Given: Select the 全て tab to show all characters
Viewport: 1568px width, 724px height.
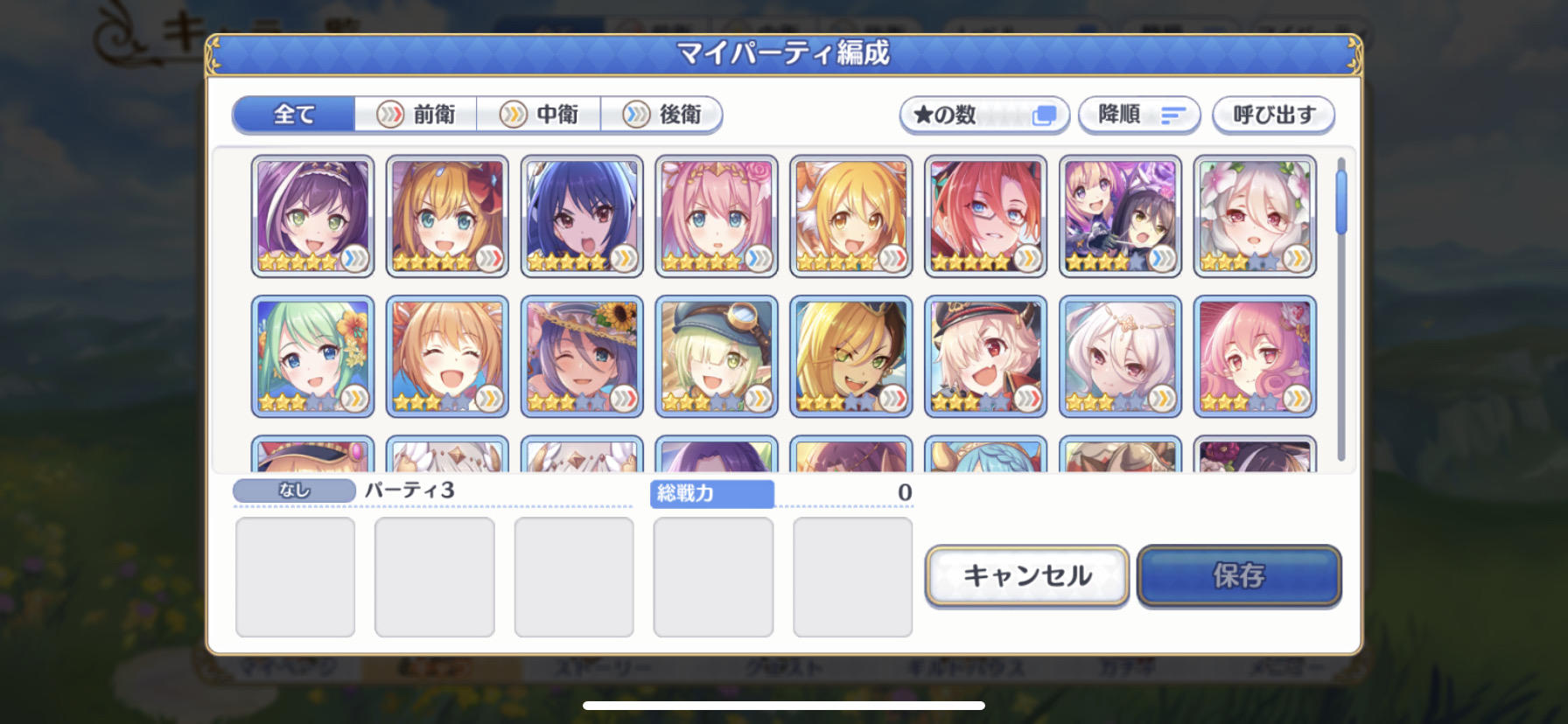Looking at the screenshot, I should [291, 115].
